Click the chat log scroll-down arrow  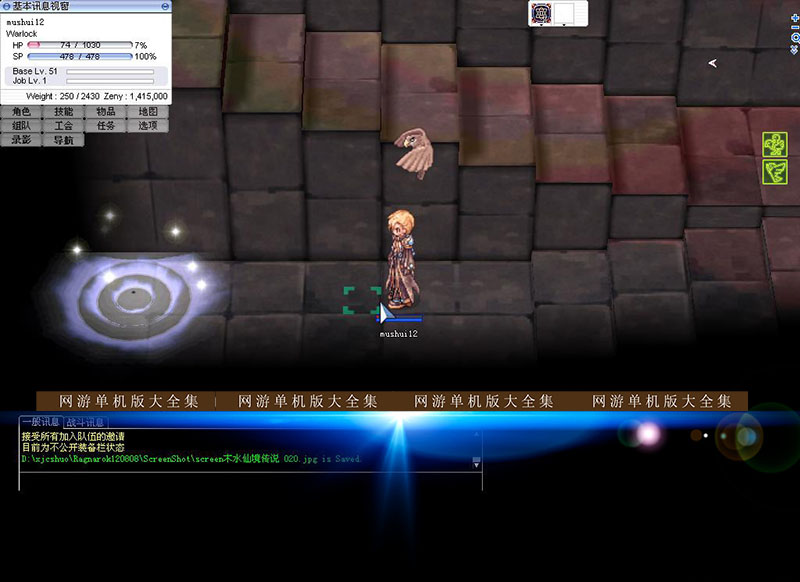(477, 463)
